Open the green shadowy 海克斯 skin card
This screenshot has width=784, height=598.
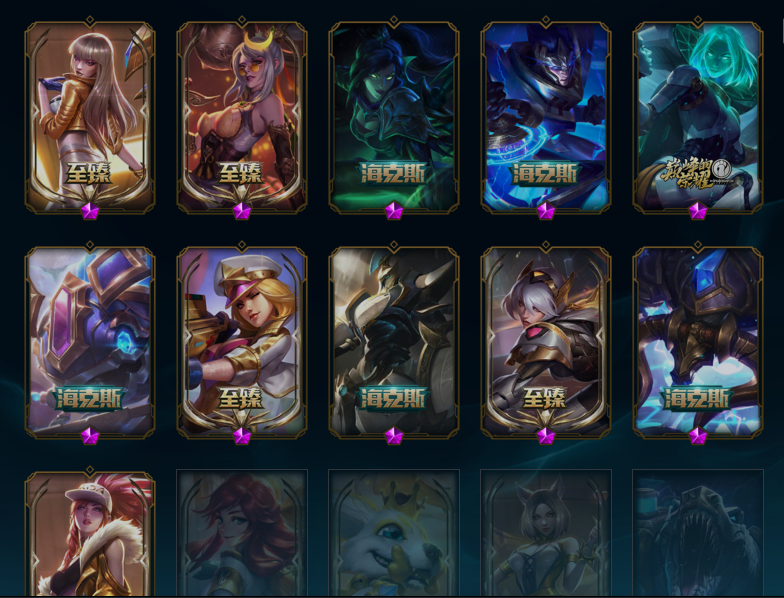click(394, 116)
